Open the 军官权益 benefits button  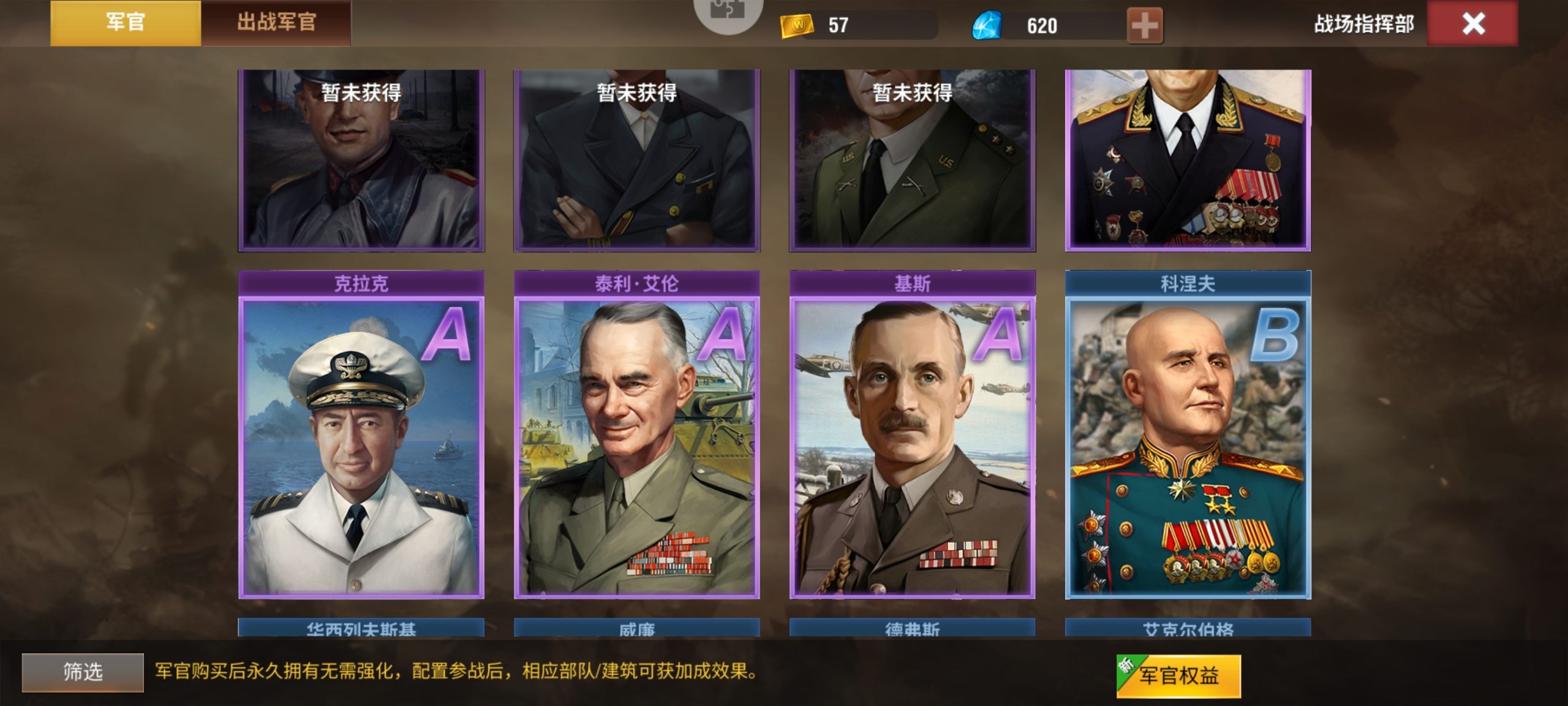point(1178,676)
